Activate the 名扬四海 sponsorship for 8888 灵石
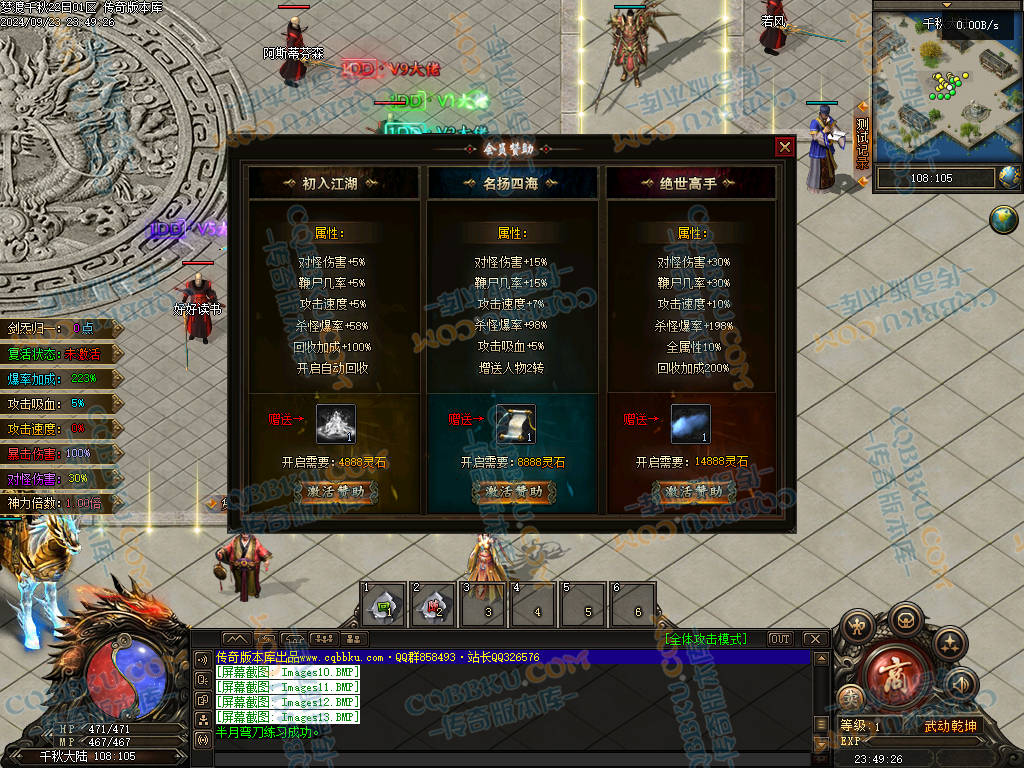 (514, 491)
